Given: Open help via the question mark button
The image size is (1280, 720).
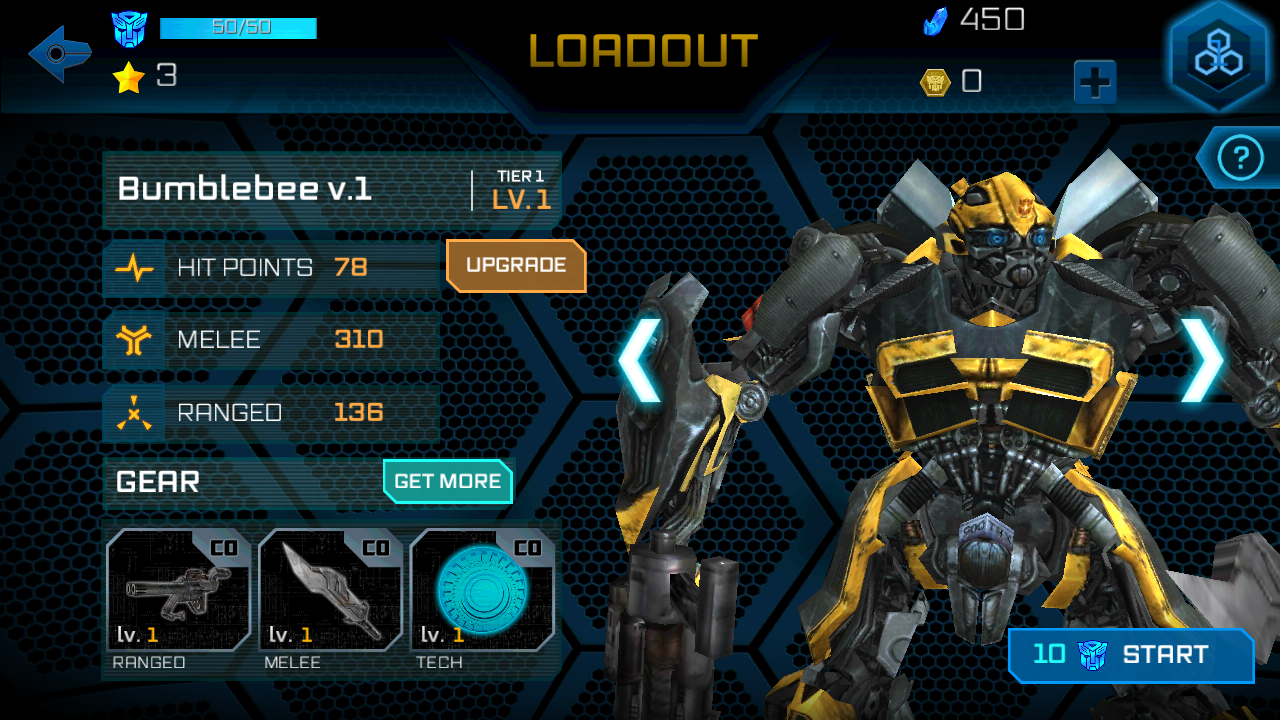Looking at the screenshot, I should pos(1241,158).
